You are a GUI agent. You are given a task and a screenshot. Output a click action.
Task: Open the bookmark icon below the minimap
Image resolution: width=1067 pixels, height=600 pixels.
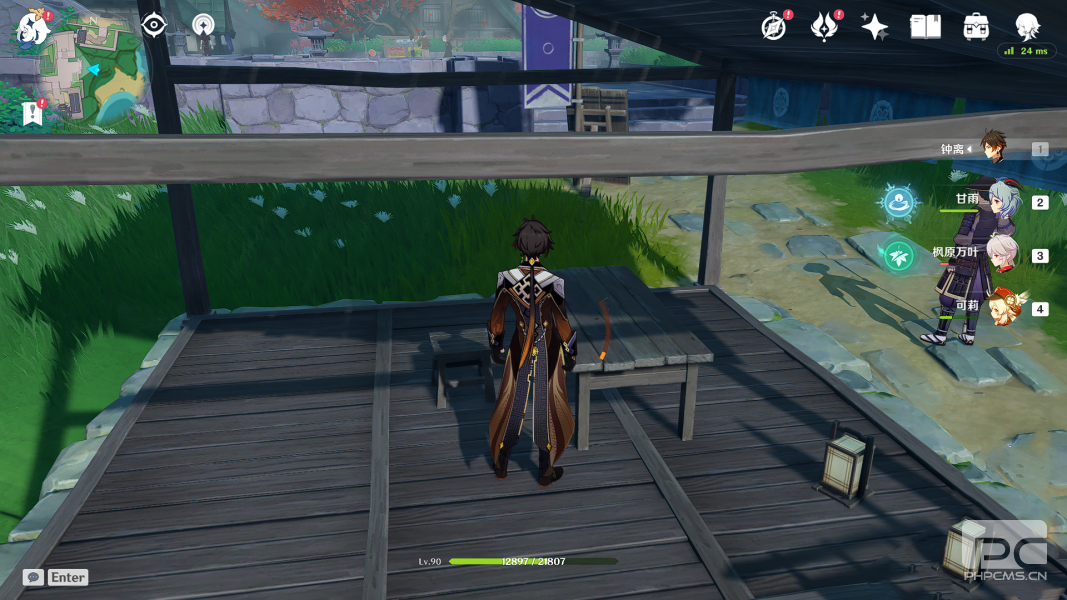[x=31, y=114]
